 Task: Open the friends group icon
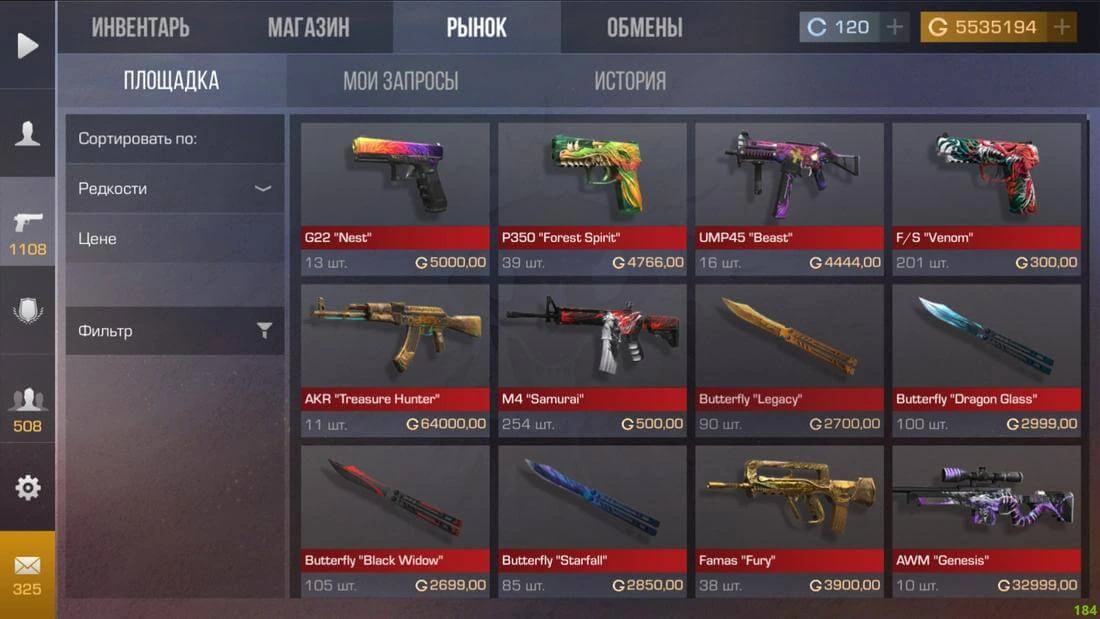coord(28,408)
